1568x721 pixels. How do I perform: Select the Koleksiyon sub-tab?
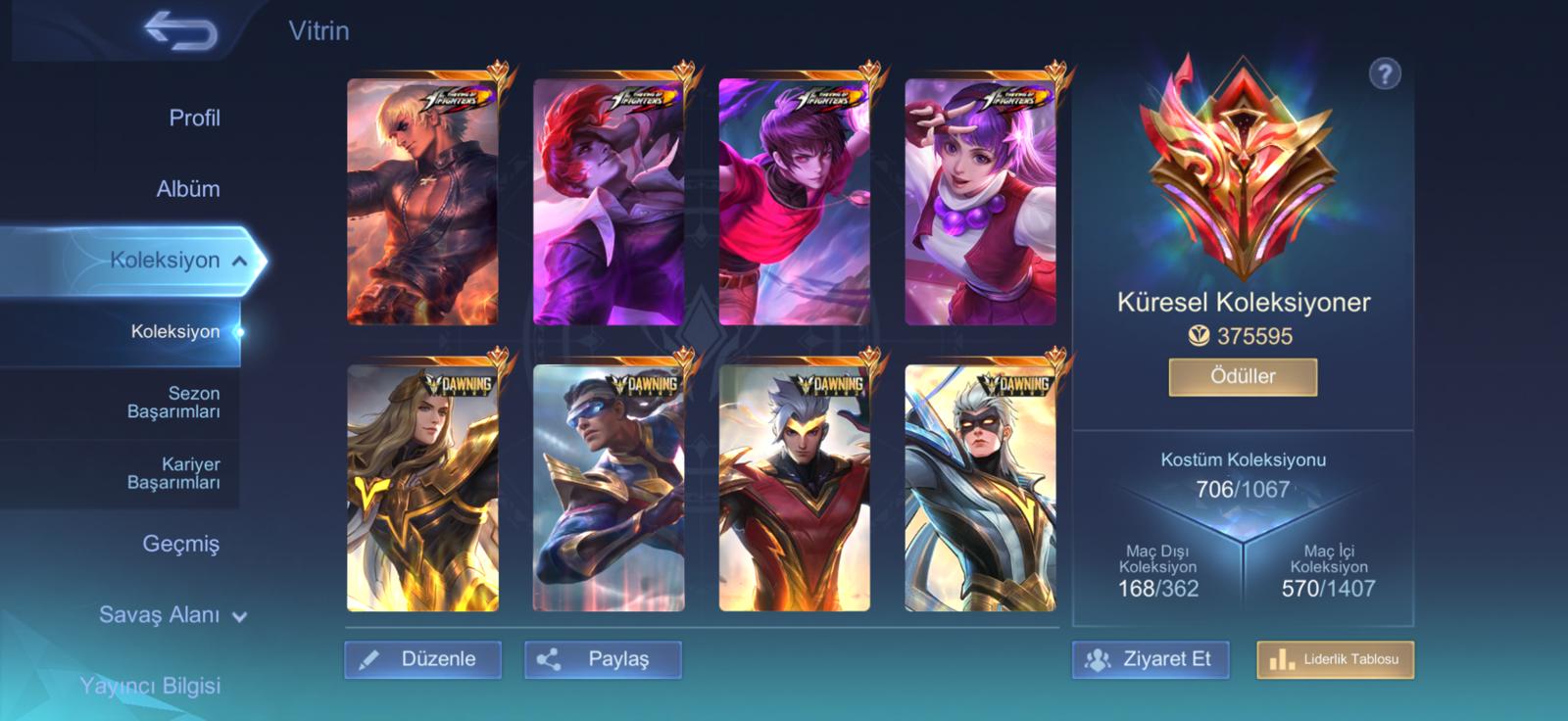(175, 332)
